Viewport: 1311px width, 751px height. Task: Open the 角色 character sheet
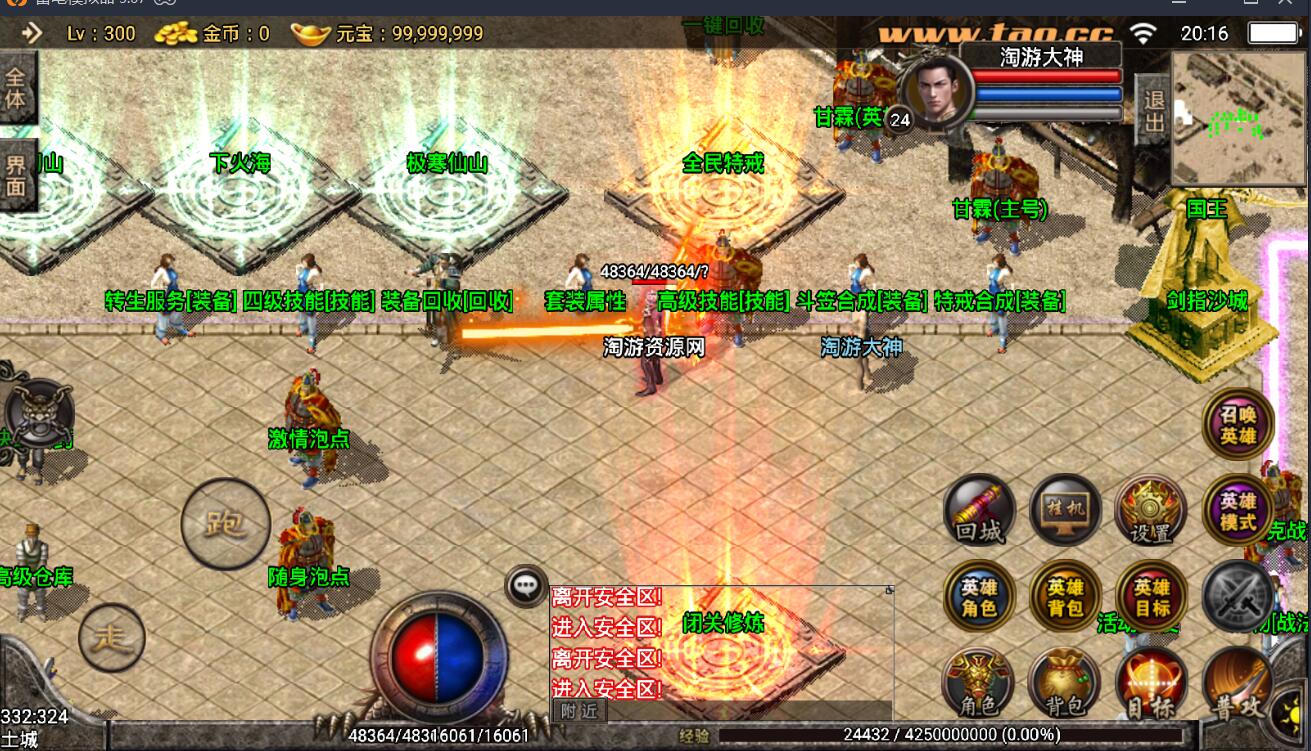point(979,684)
